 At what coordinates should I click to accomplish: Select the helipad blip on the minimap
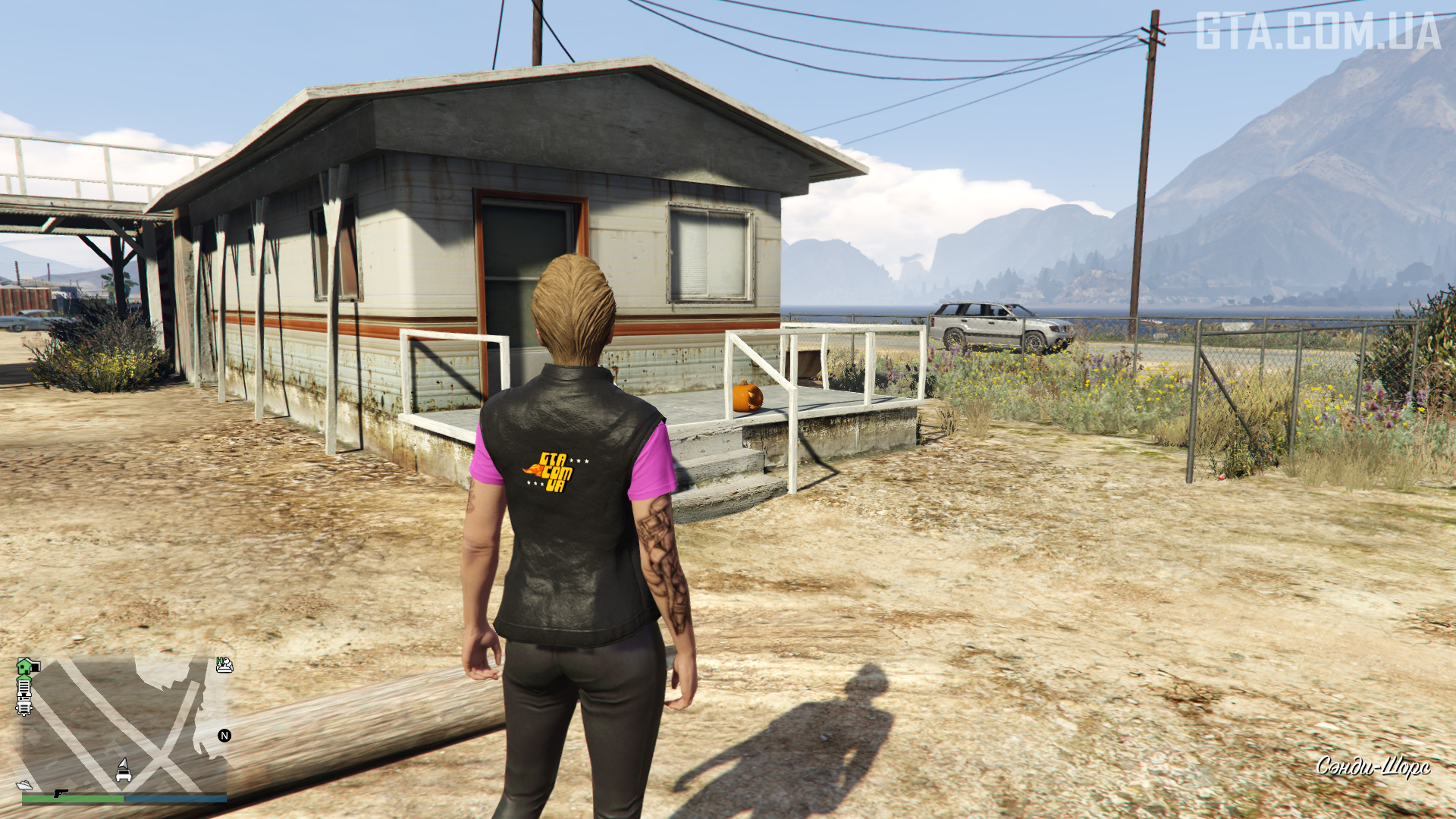(224, 665)
